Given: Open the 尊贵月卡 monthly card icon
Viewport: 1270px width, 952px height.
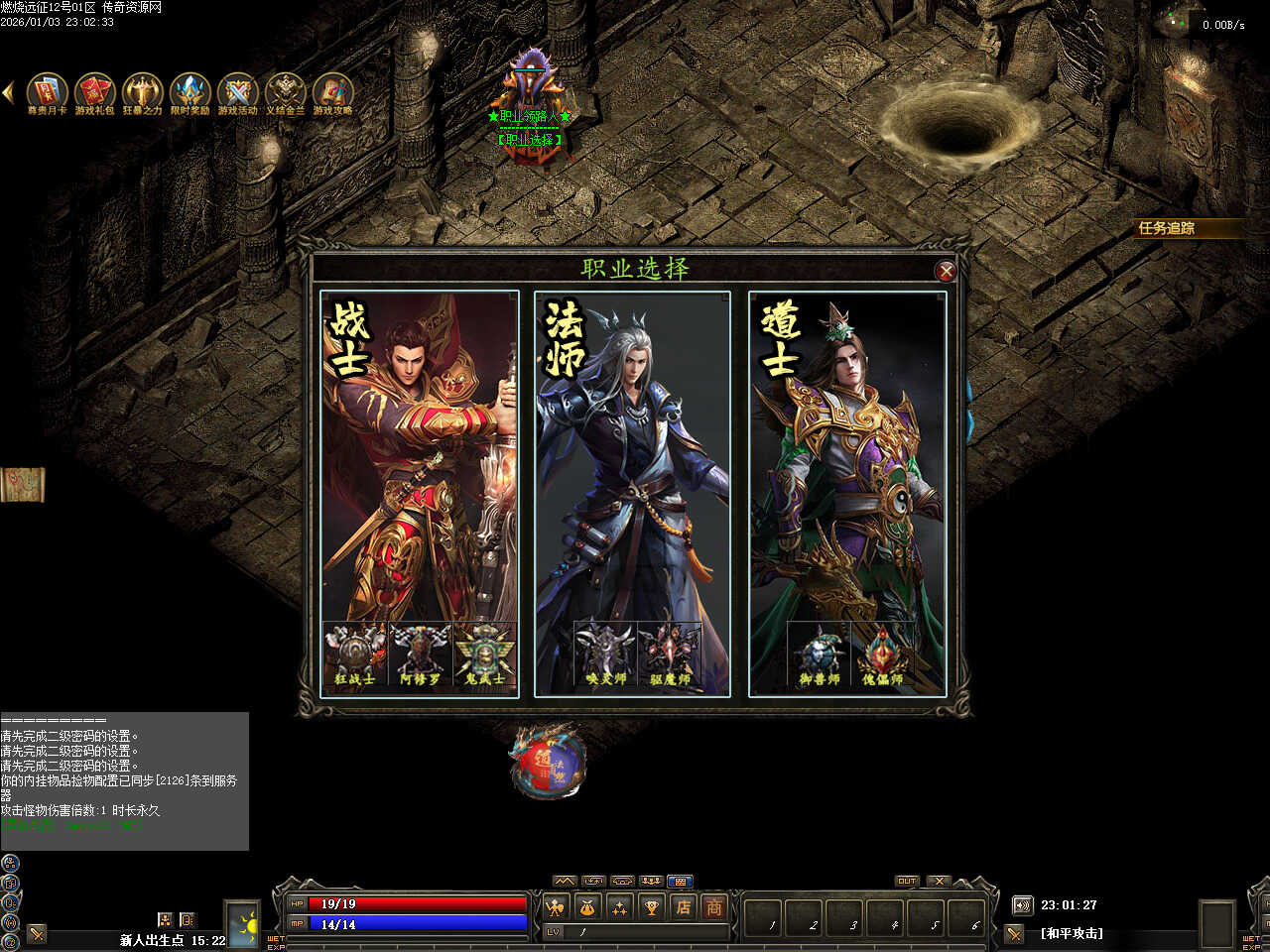Looking at the screenshot, I should [x=47, y=92].
